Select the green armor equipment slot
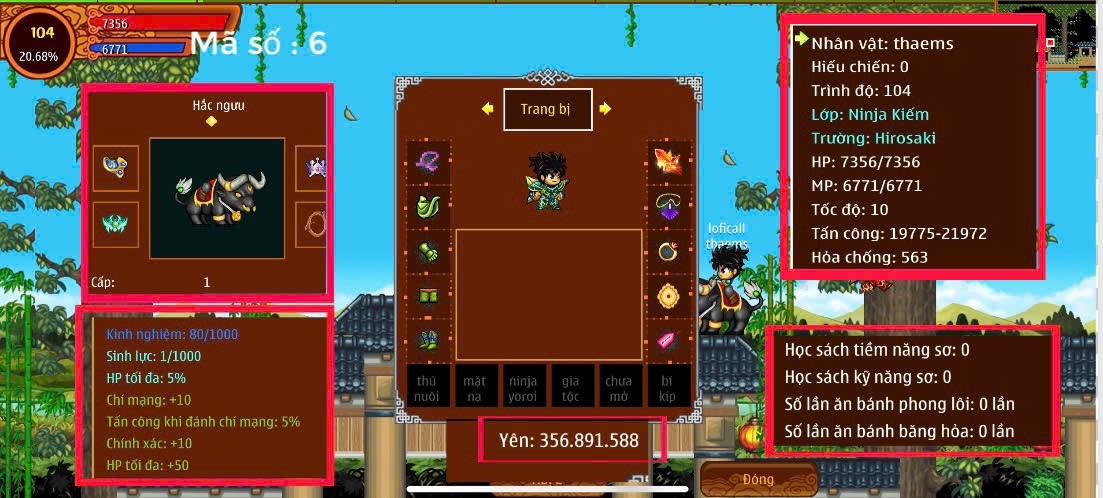The image size is (1103, 498). tap(428, 206)
